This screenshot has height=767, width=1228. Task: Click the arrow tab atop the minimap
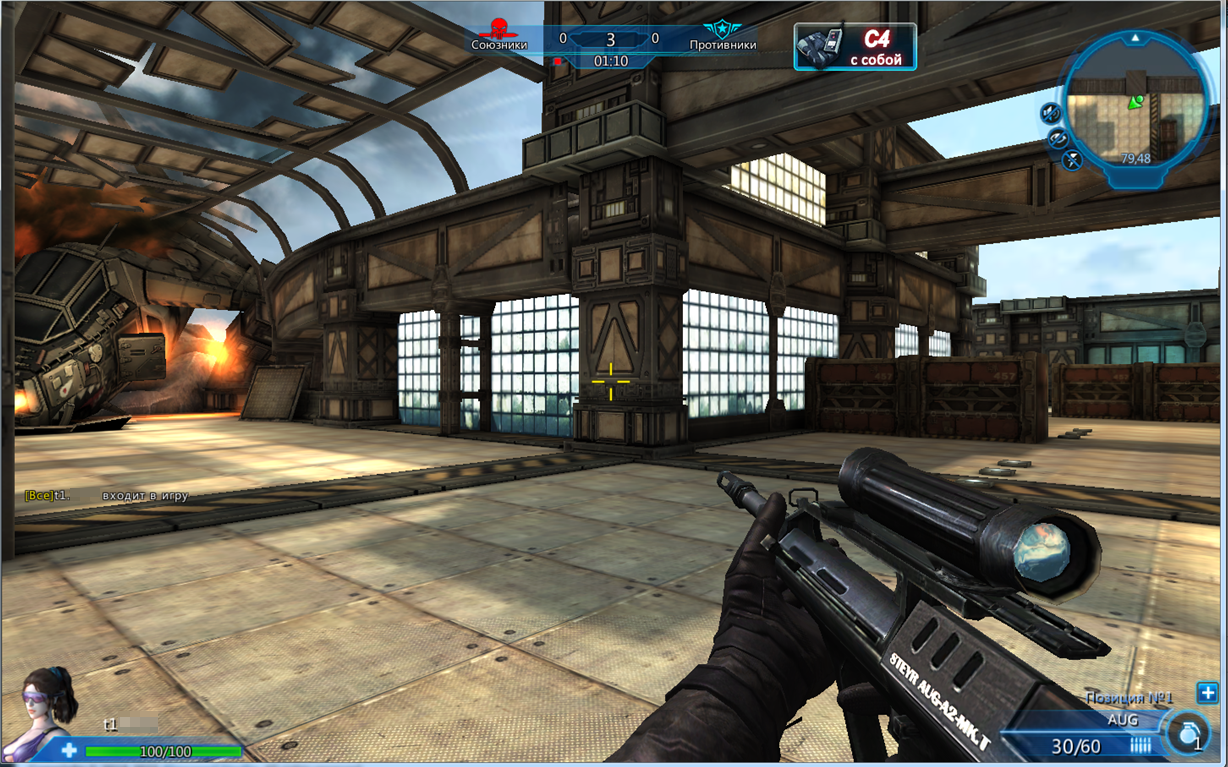point(1135,38)
